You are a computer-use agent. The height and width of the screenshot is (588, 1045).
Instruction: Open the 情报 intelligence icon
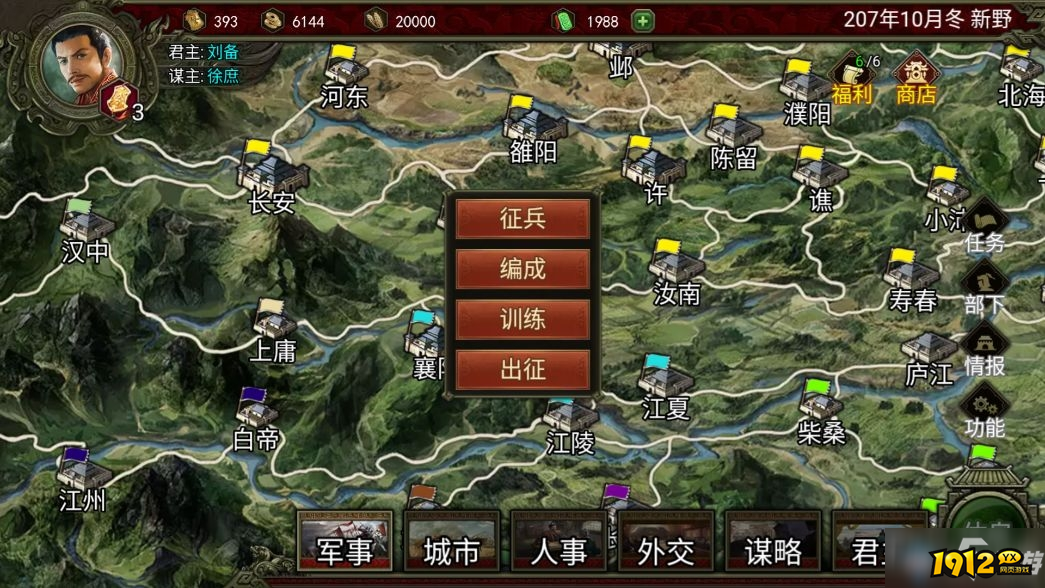pyautogui.click(x=984, y=351)
